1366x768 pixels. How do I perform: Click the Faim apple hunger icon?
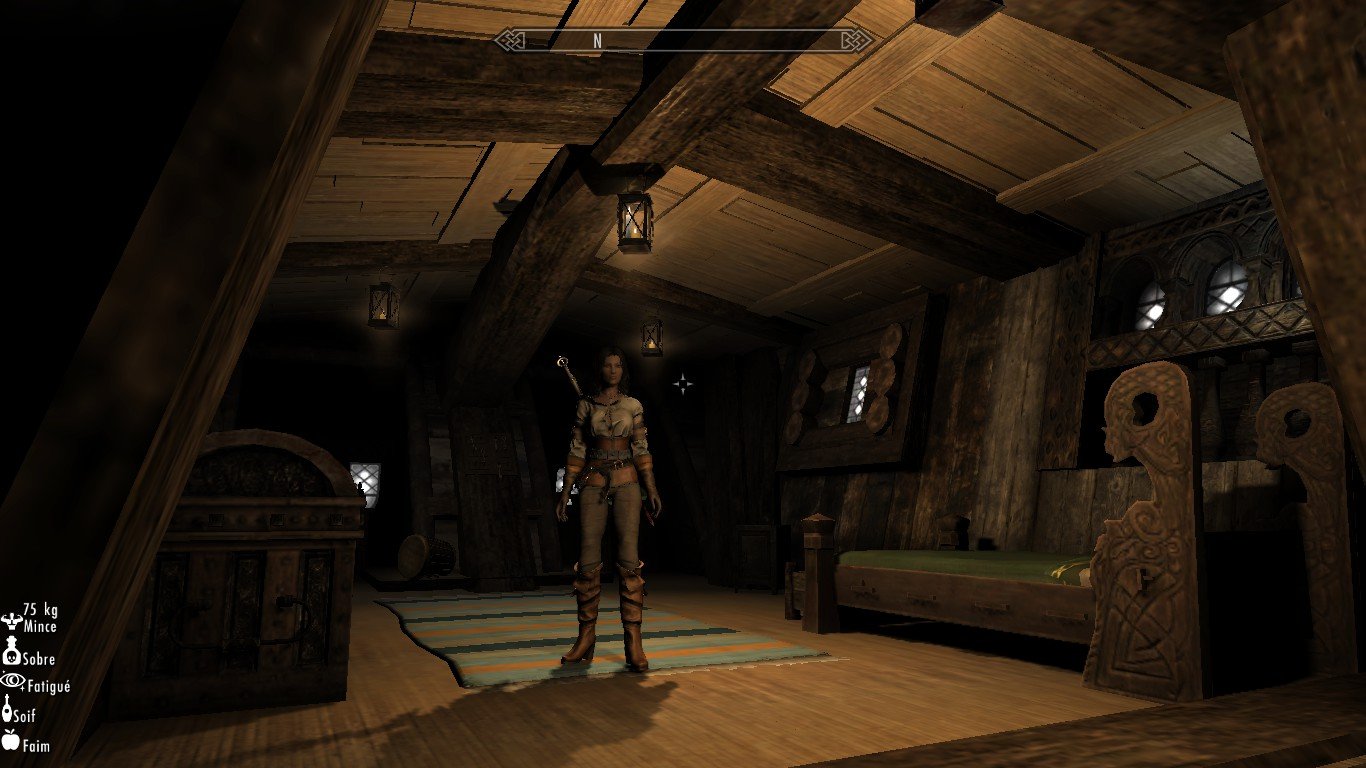click(x=11, y=741)
